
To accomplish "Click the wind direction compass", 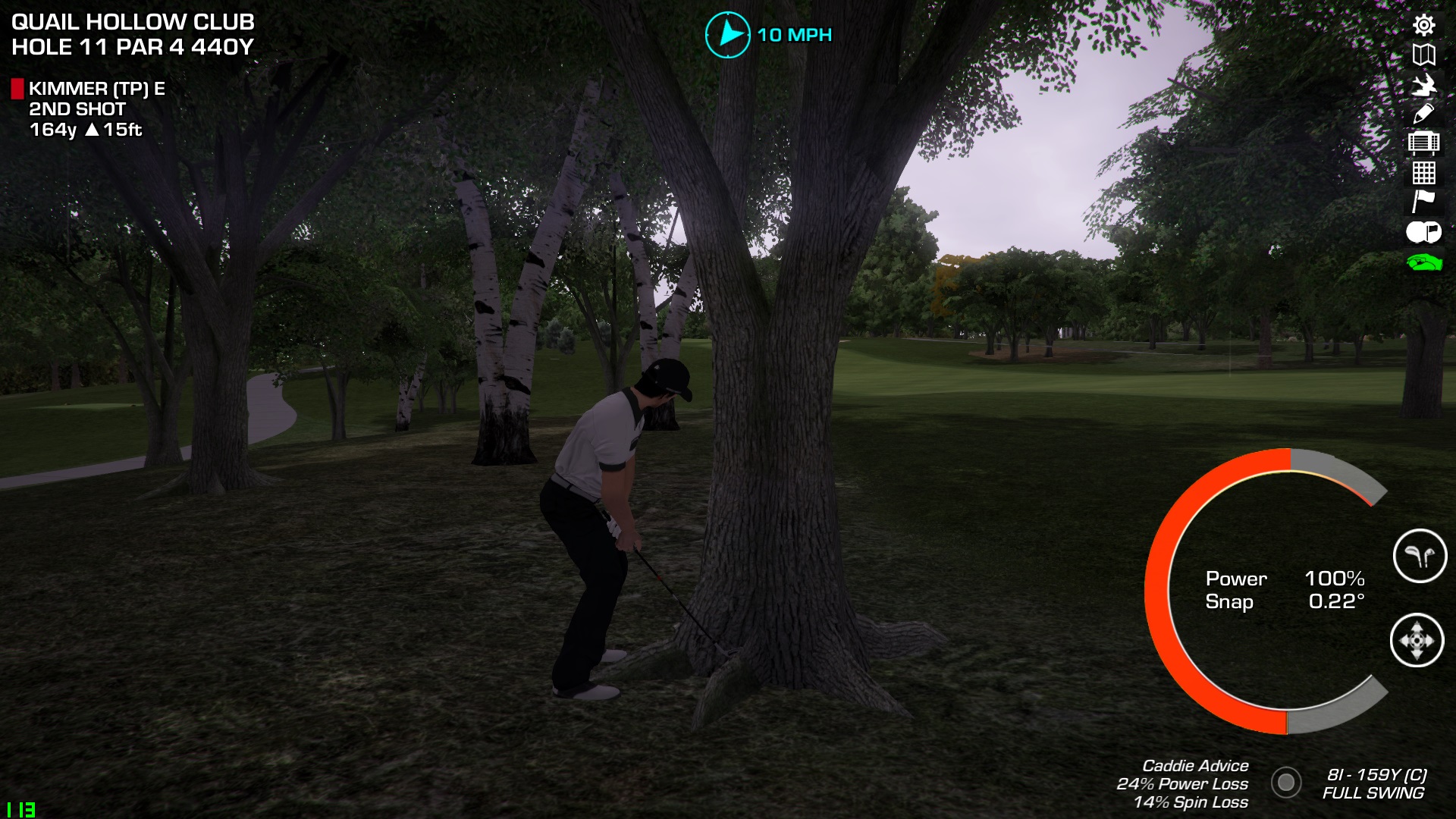I will coord(728,35).
